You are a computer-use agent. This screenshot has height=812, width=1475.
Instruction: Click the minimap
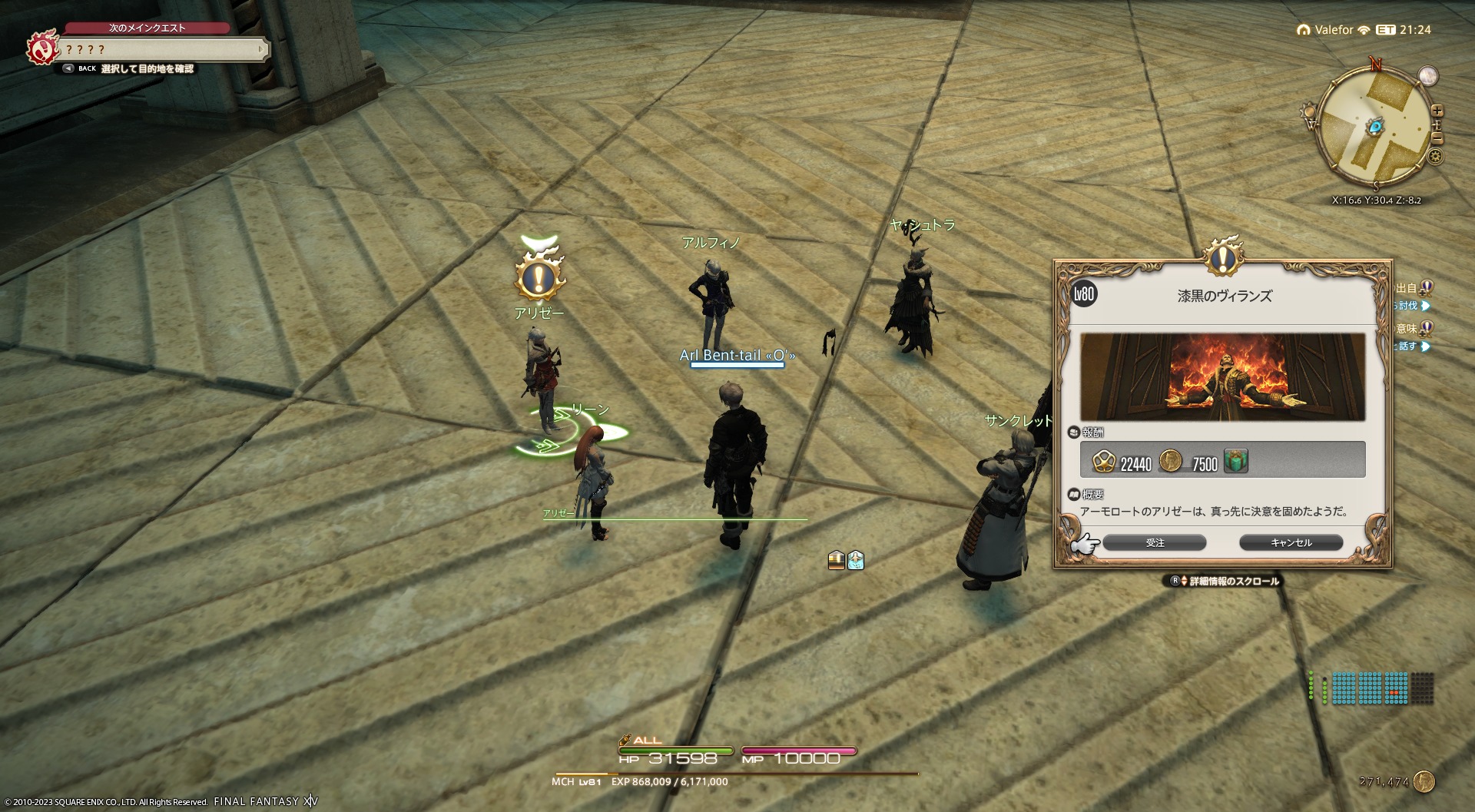[x=1374, y=127]
